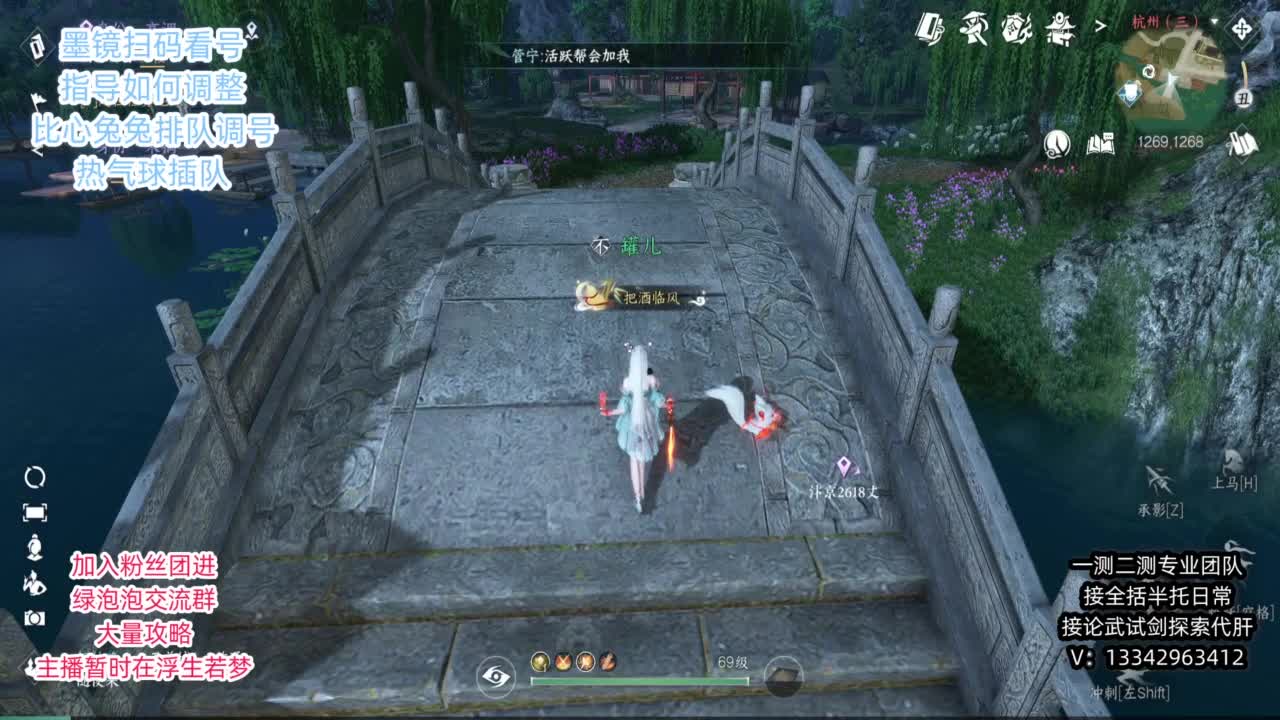Expand the 杭州（三） region dropdown
1280x720 pixels.
[x=1213, y=21]
